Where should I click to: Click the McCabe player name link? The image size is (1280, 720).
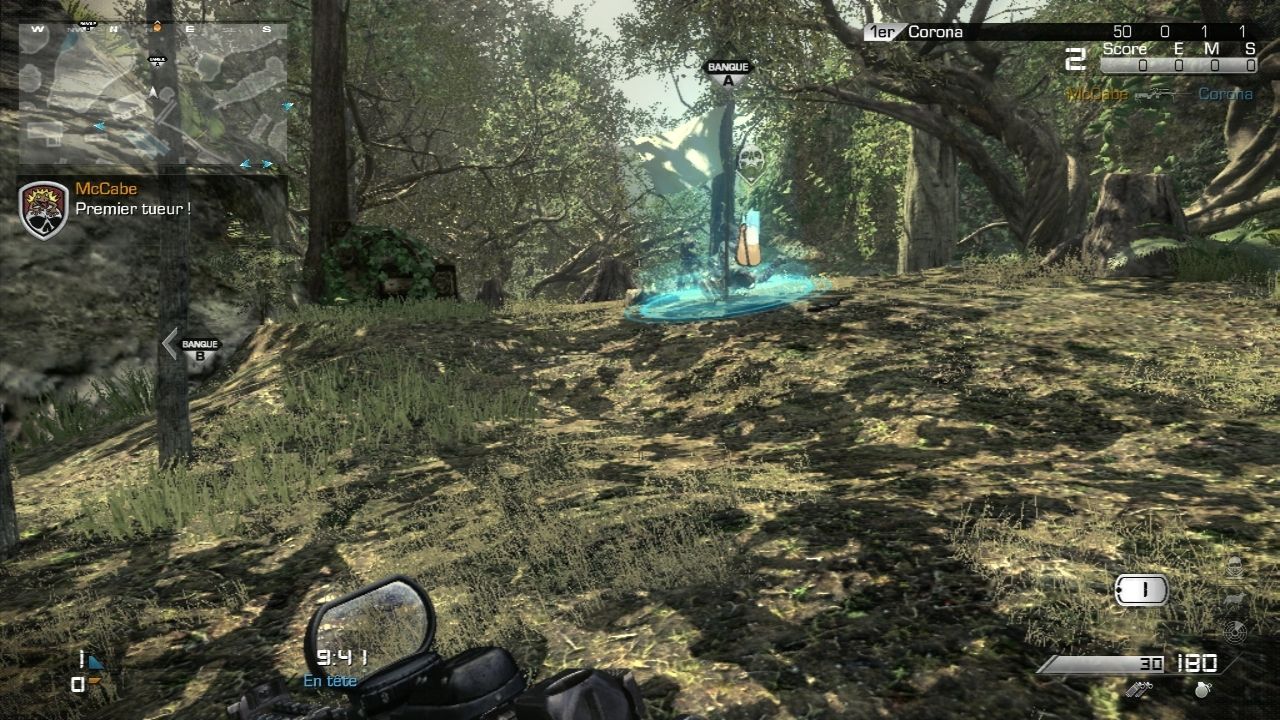point(105,188)
